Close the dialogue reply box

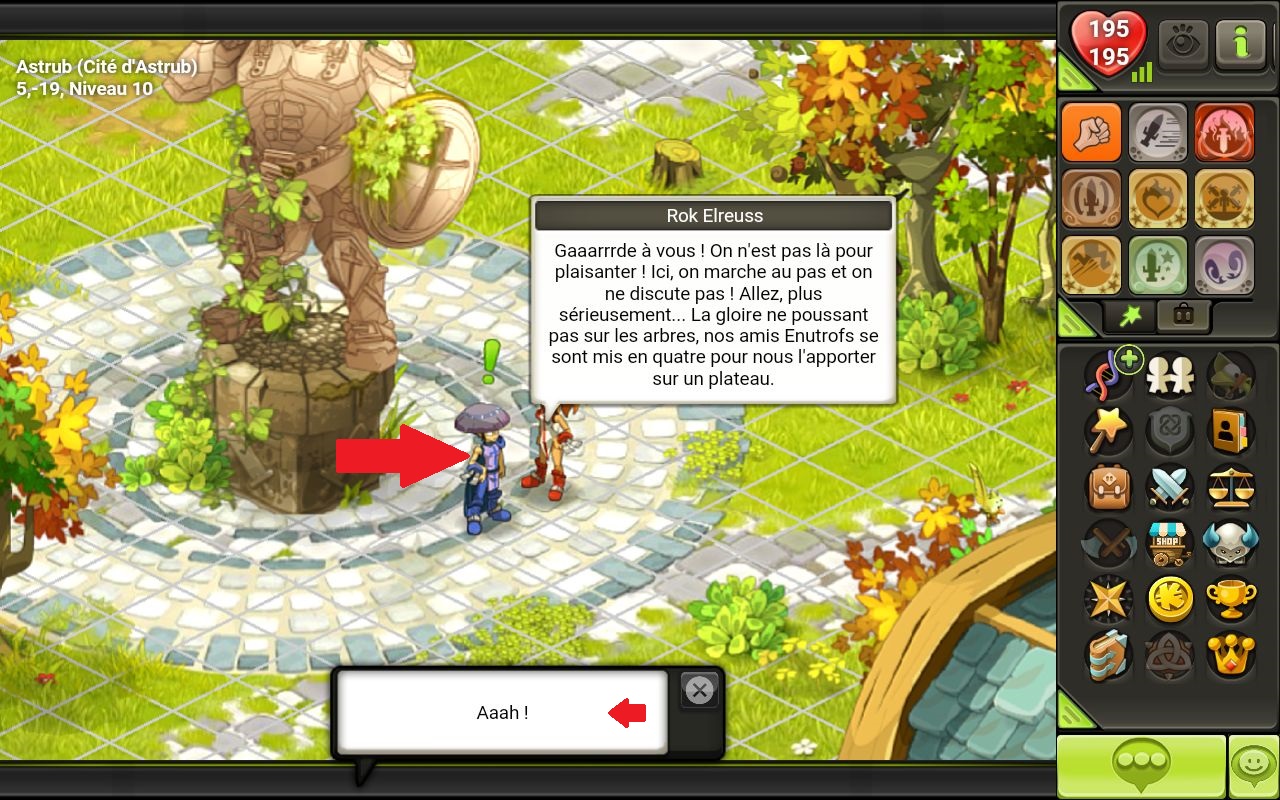point(699,690)
